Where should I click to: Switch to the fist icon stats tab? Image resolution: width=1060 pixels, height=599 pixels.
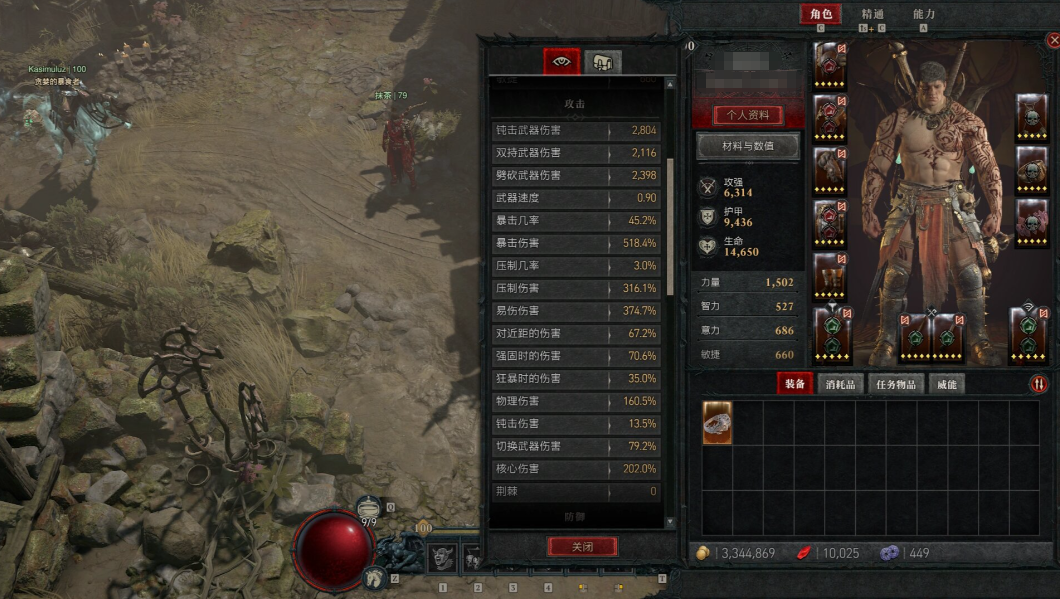point(602,62)
